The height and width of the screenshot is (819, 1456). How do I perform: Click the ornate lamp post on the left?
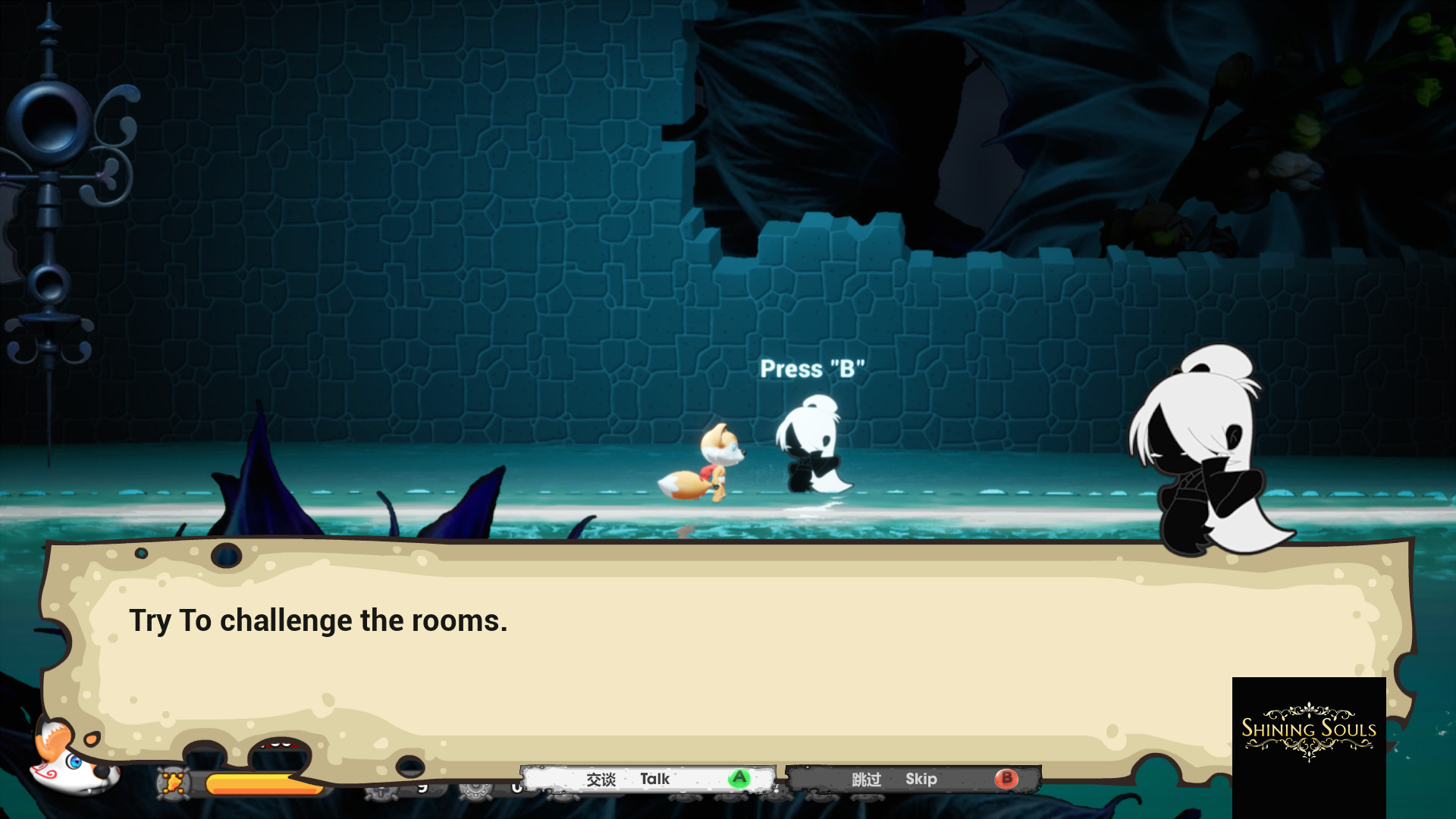coord(47,190)
